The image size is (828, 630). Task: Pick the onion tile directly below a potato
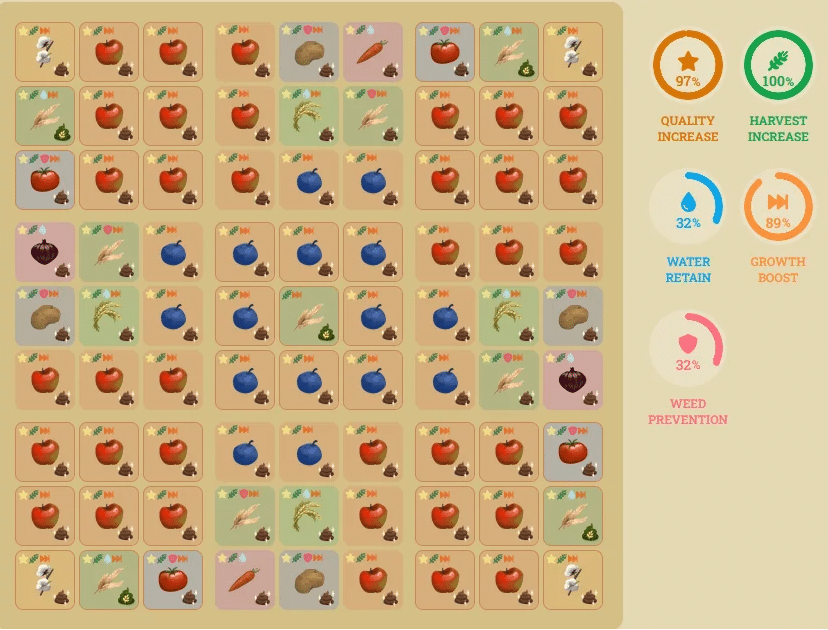(x=573, y=380)
